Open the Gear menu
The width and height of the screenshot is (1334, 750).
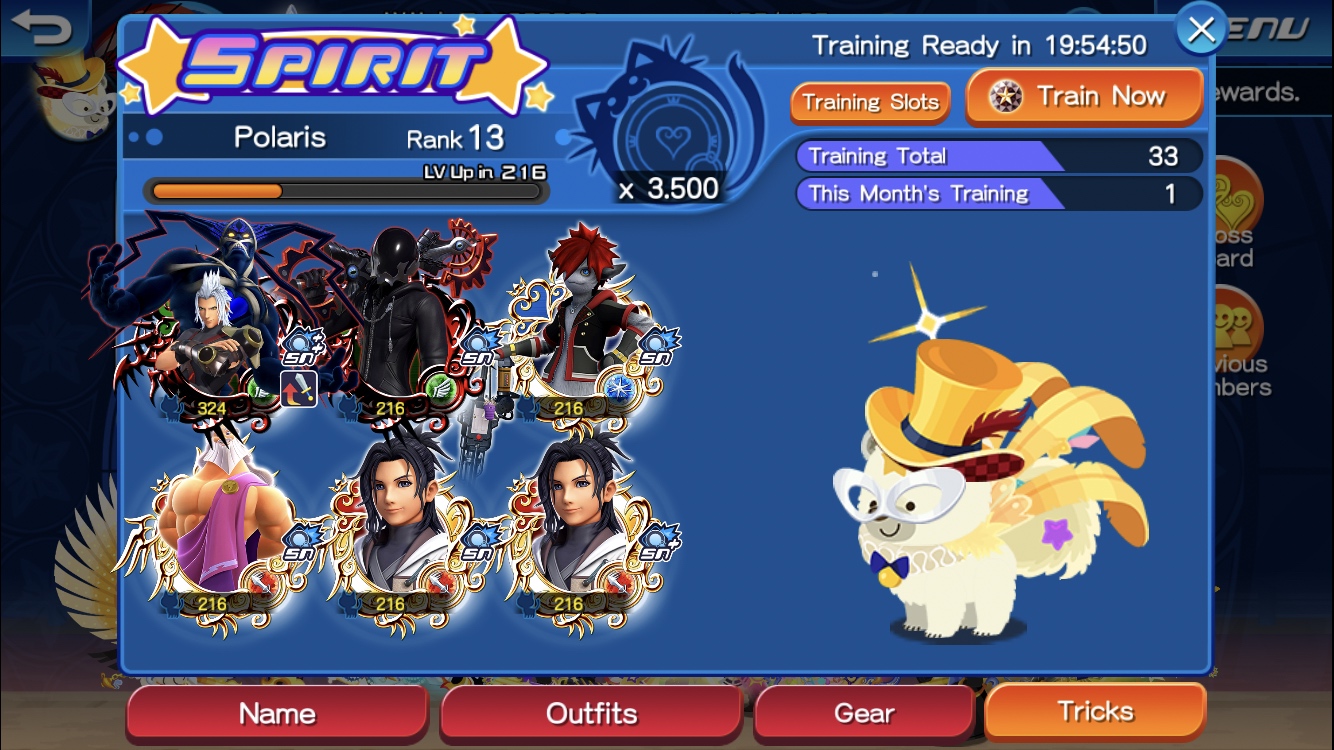pos(864,713)
